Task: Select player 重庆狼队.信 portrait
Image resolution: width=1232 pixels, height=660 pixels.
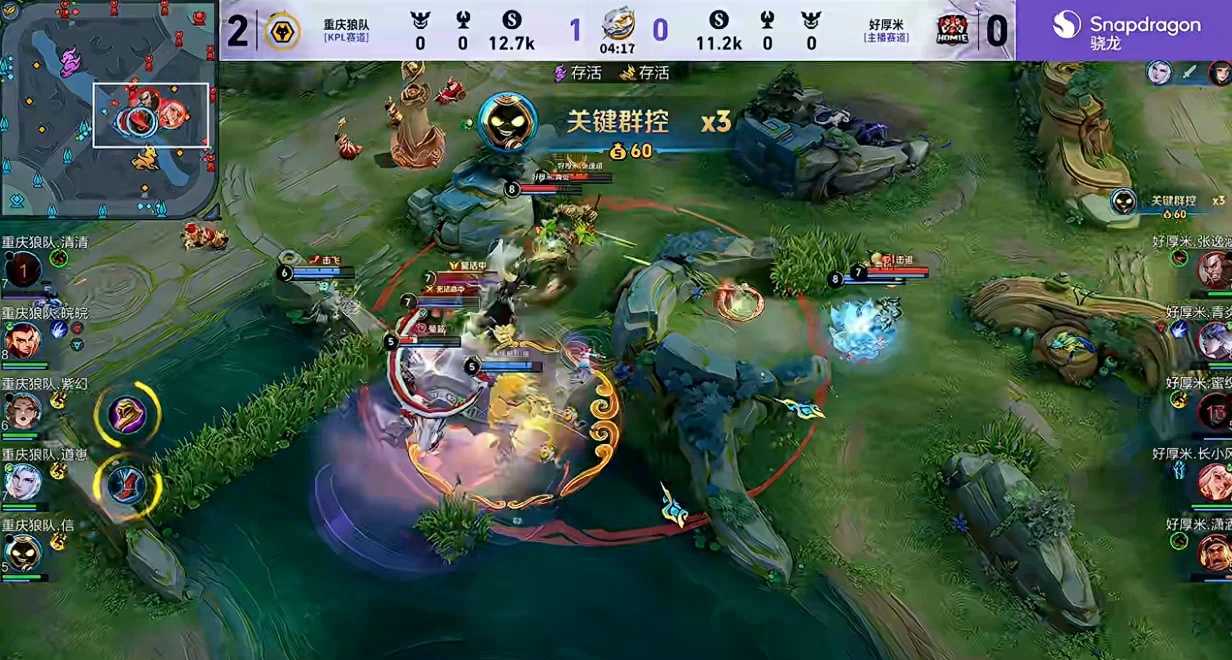Action: (x=22, y=552)
